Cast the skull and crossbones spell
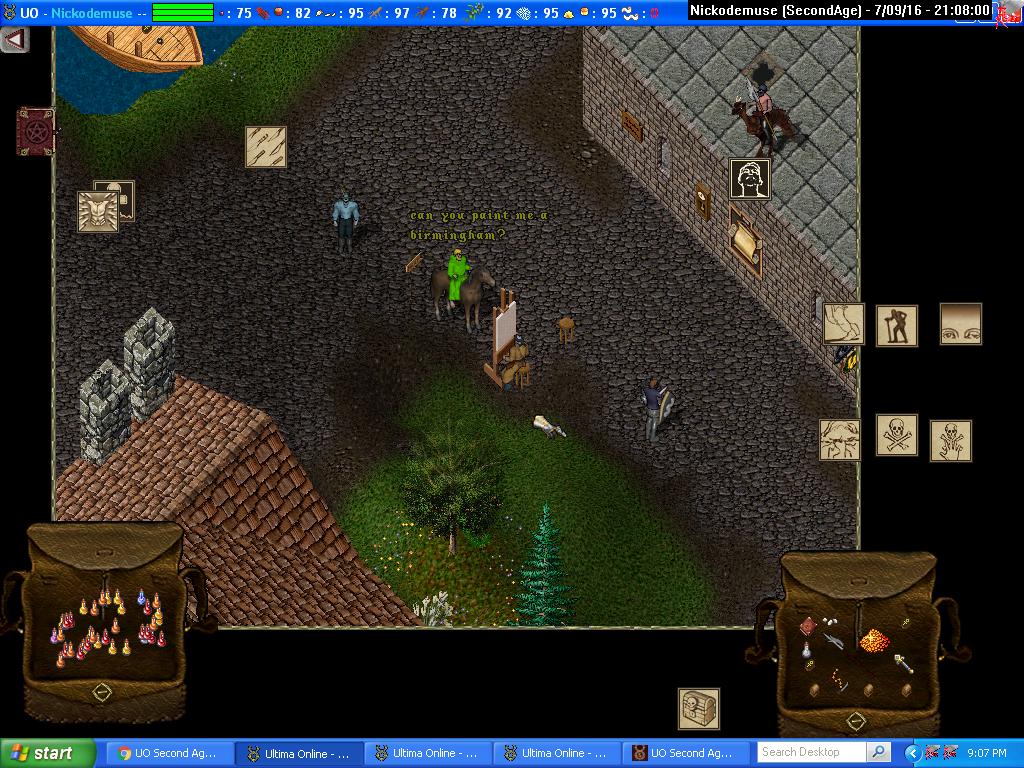Image resolution: width=1024 pixels, height=768 pixels. (897, 435)
